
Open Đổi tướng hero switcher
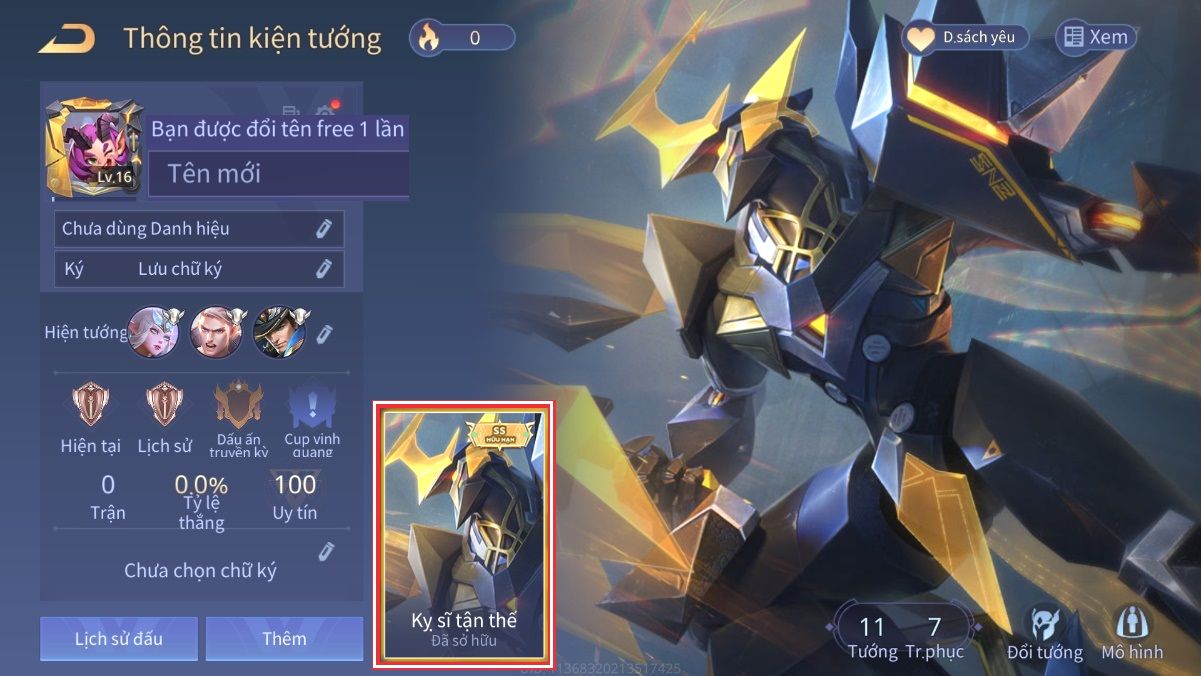(1044, 634)
